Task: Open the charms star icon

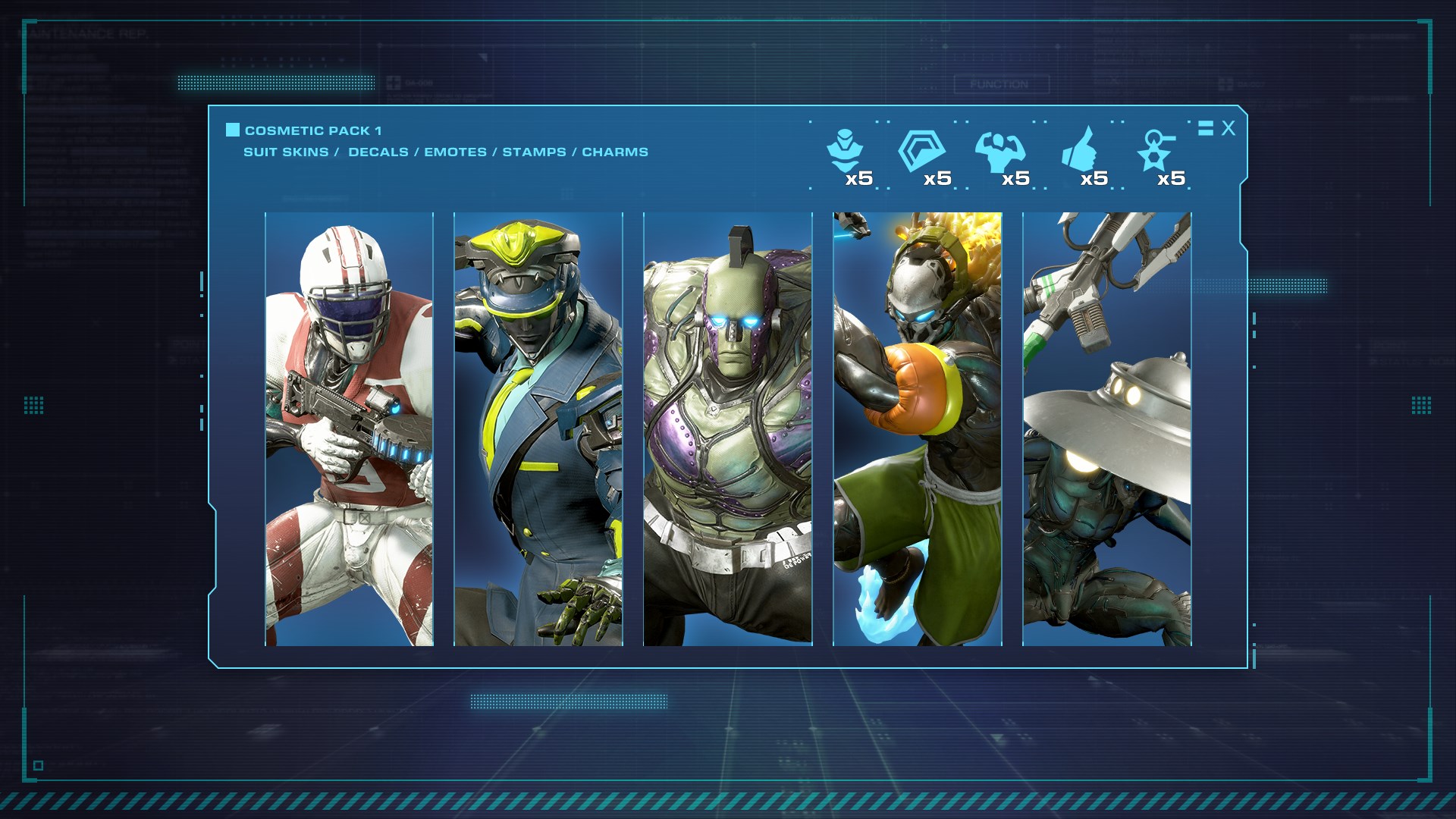Action: pyautogui.click(x=1156, y=151)
